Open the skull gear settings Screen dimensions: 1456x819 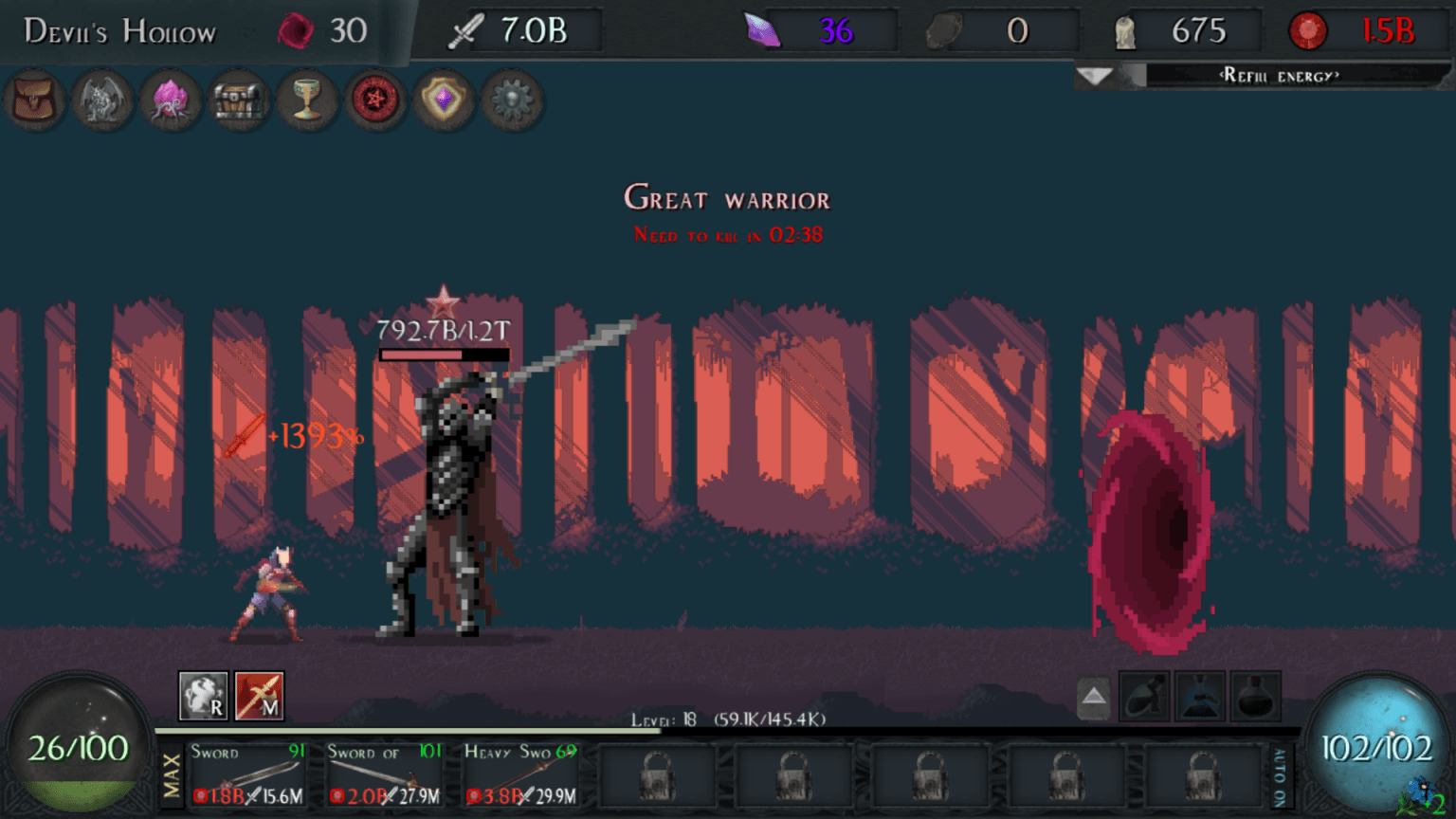[x=512, y=101]
